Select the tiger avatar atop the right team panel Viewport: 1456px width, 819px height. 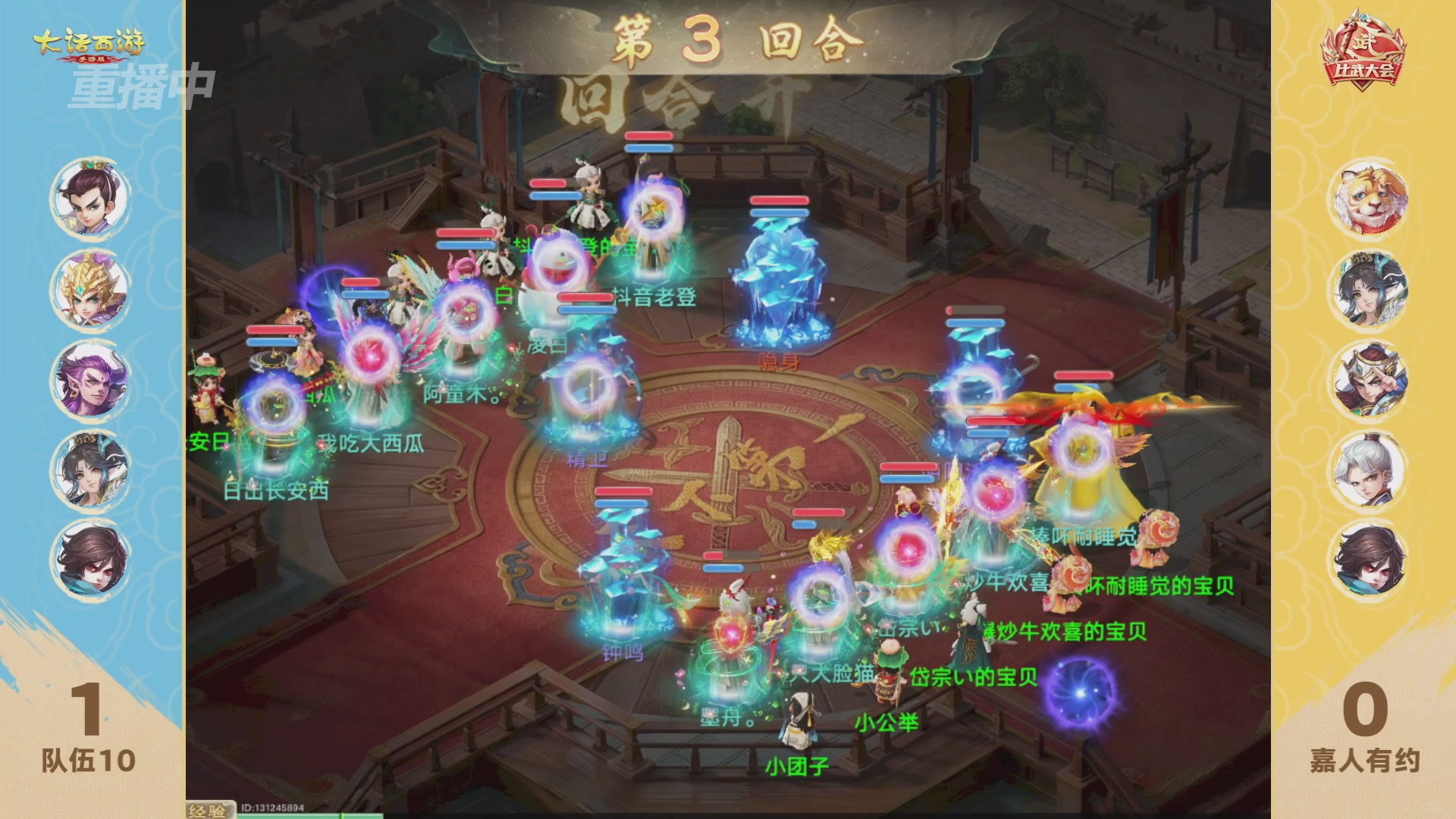pyautogui.click(x=1370, y=197)
